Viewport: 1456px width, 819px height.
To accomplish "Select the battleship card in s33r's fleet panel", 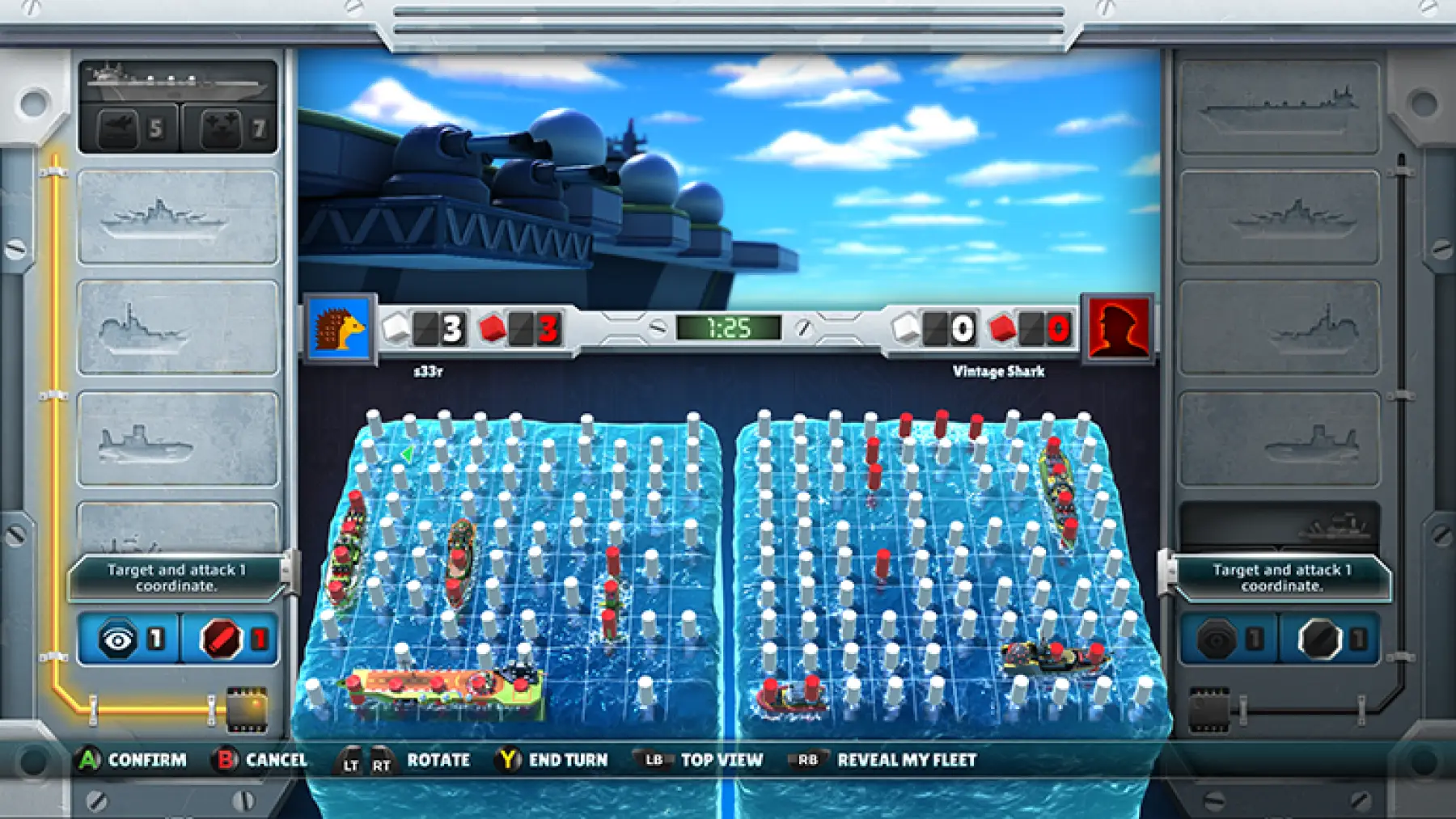I will (x=178, y=217).
